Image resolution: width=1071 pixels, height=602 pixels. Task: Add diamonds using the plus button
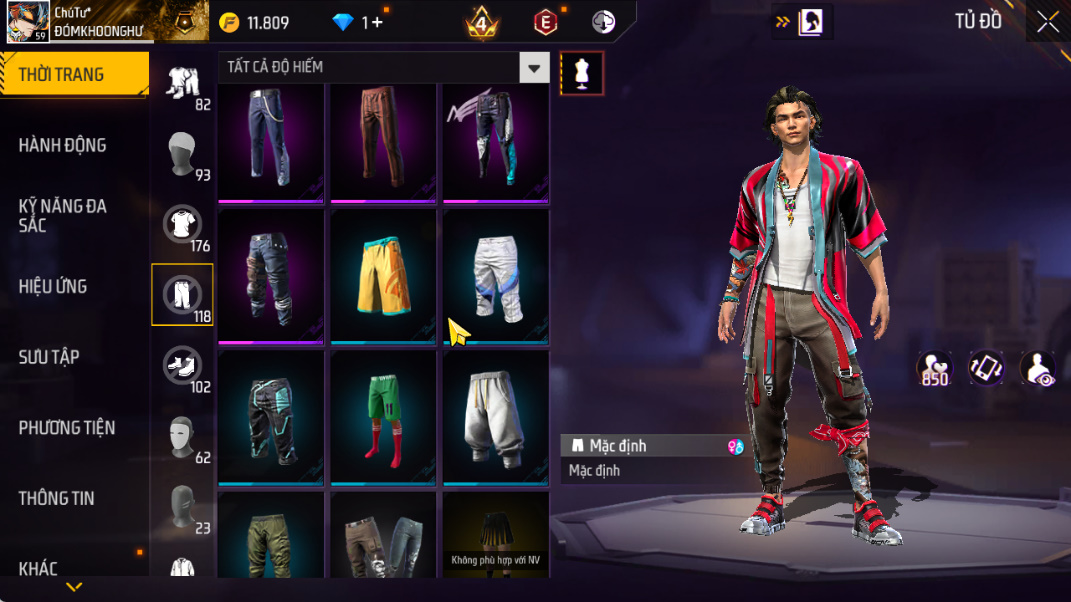pyautogui.click(x=377, y=23)
